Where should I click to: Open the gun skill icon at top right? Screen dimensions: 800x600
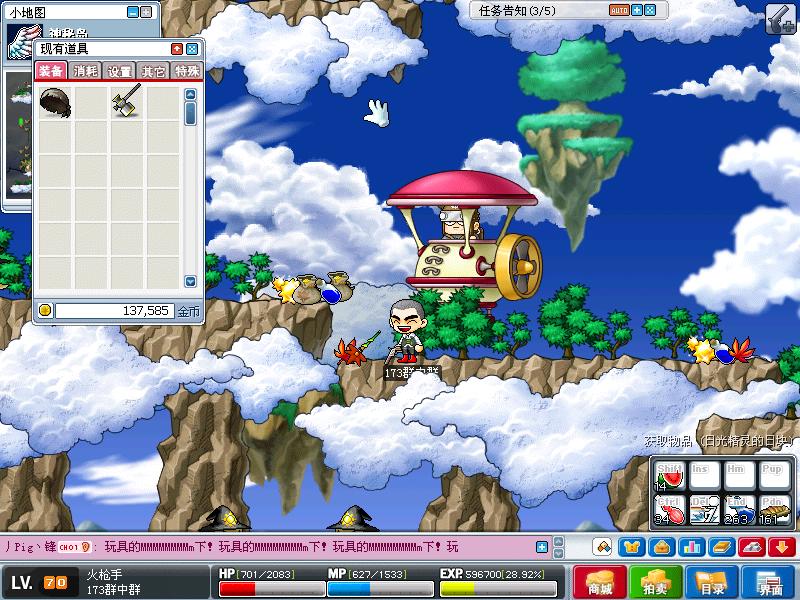780,18
